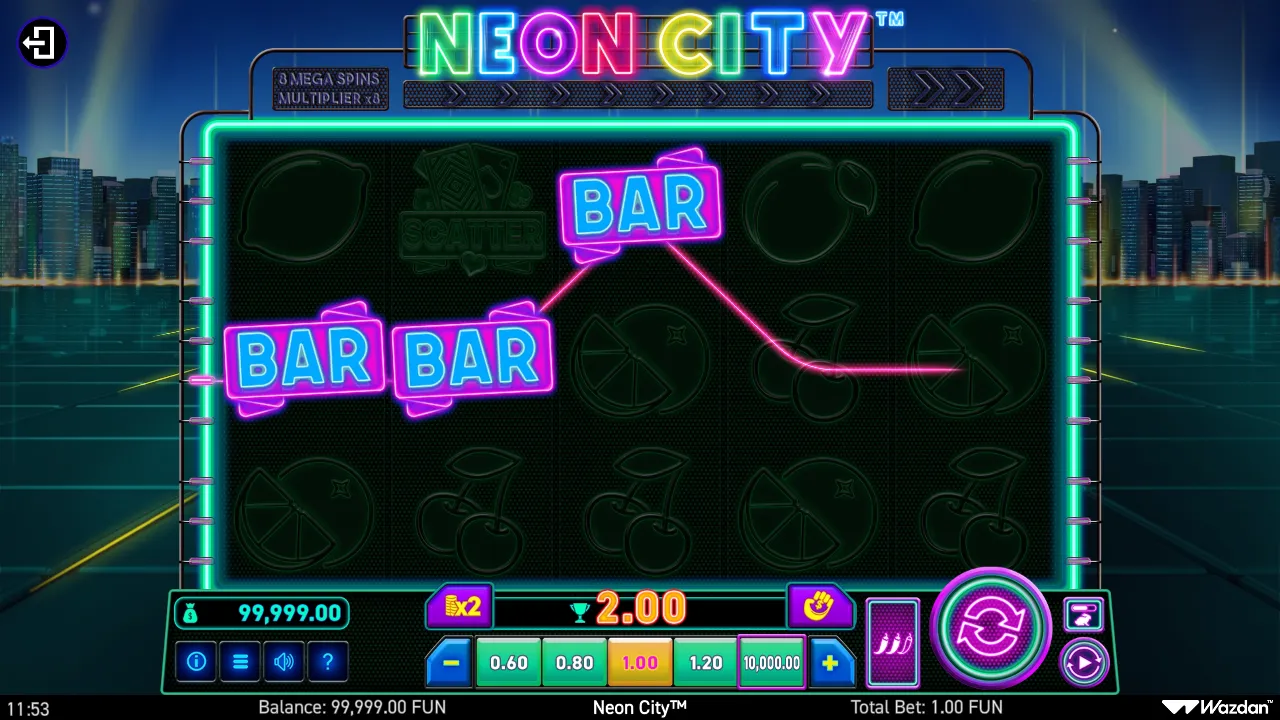The height and width of the screenshot is (720, 1280).
Task: Select the 0.80 bet value
Action: [573, 662]
